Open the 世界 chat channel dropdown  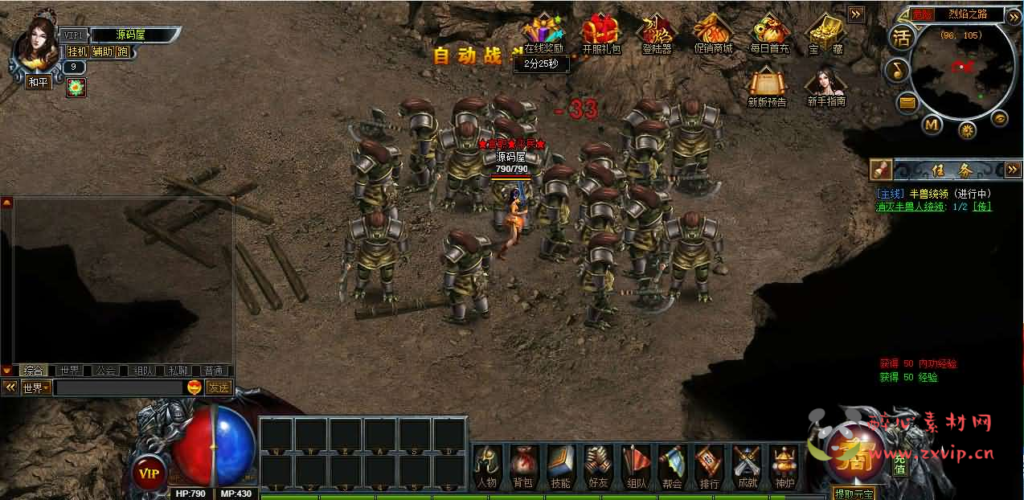point(35,387)
